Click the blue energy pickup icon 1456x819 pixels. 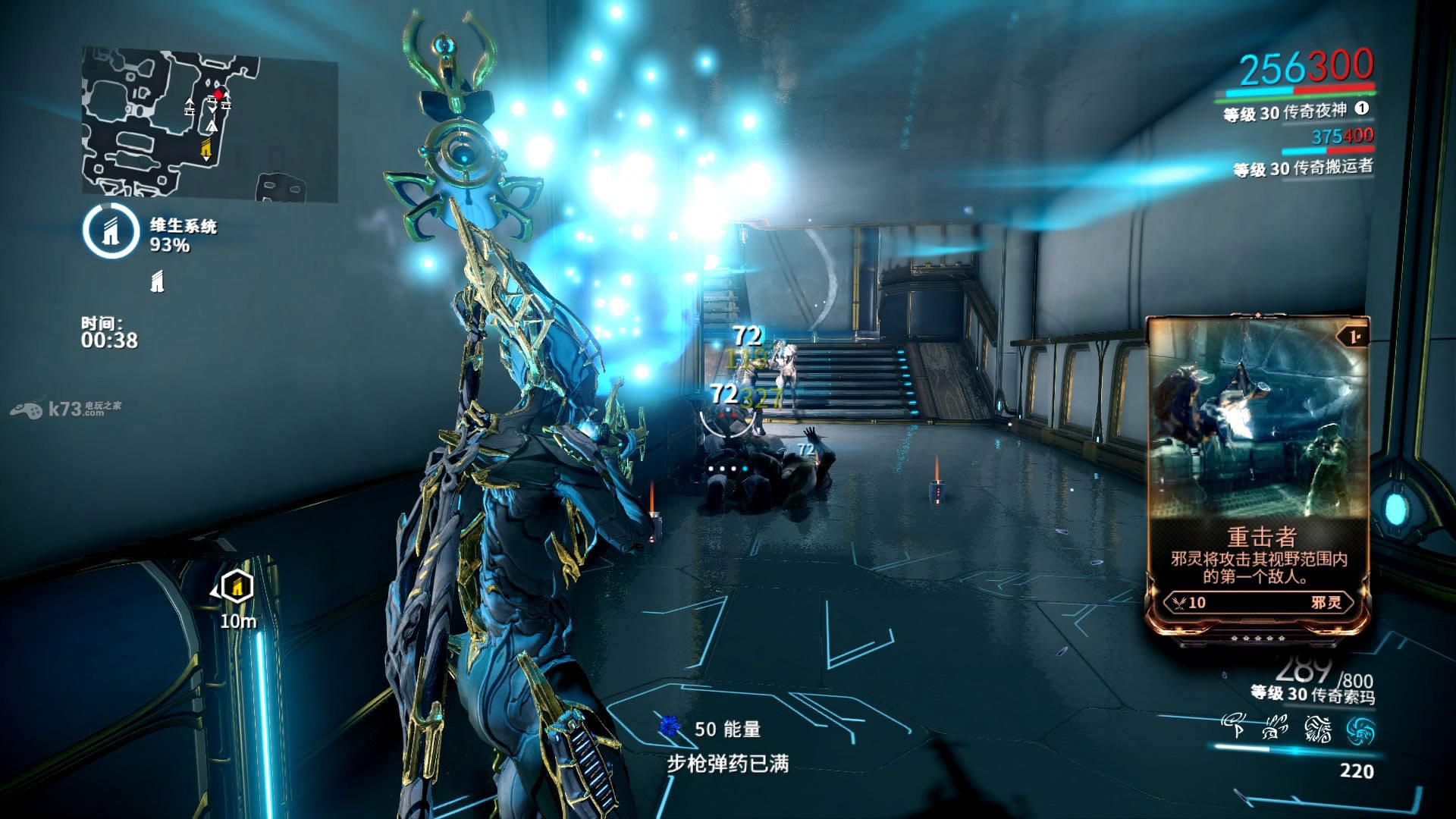669,727
